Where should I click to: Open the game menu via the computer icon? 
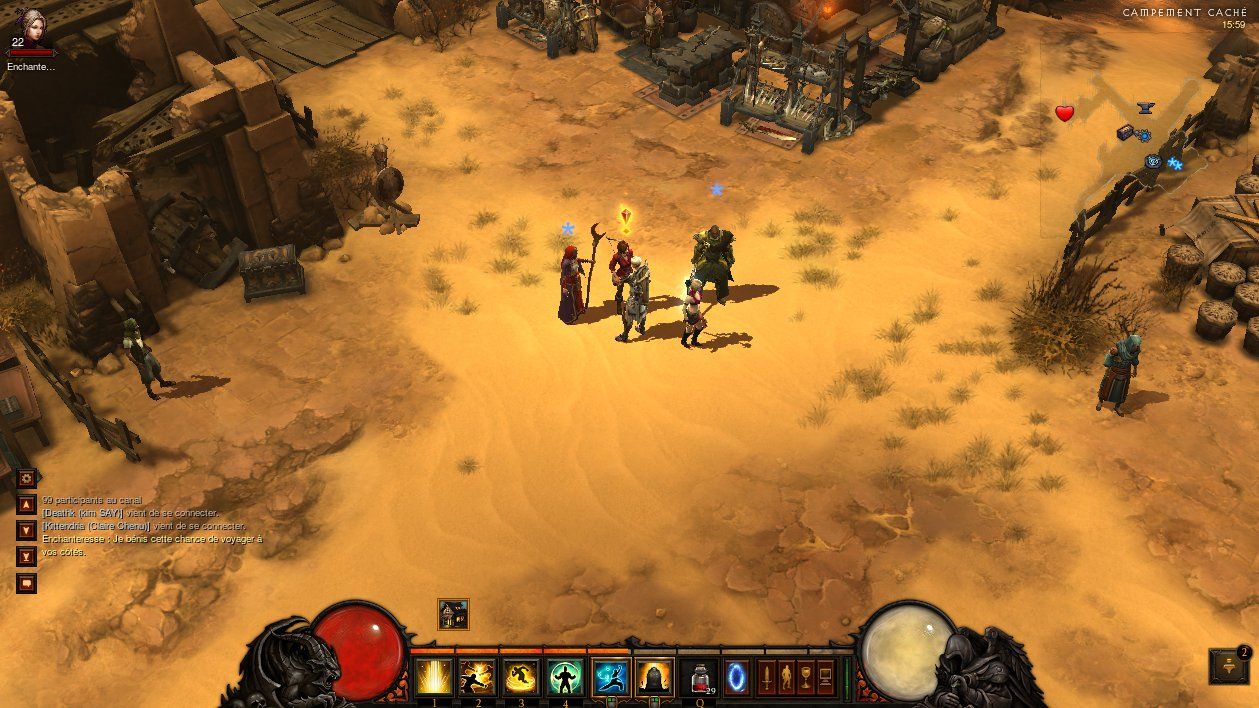pos(826,675)
